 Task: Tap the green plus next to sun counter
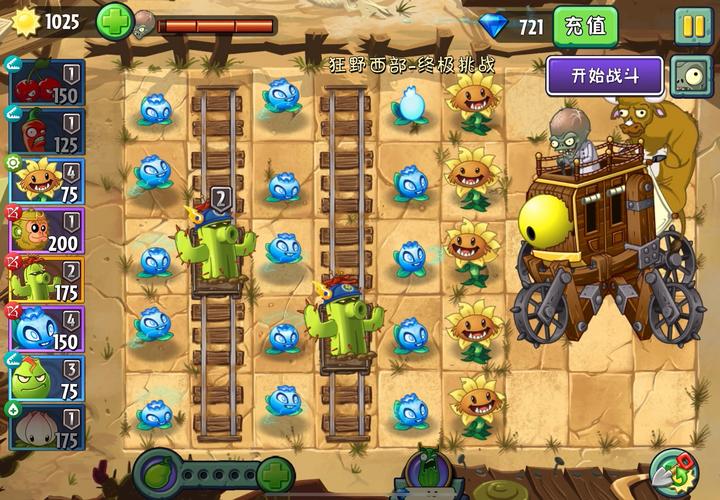113,21
